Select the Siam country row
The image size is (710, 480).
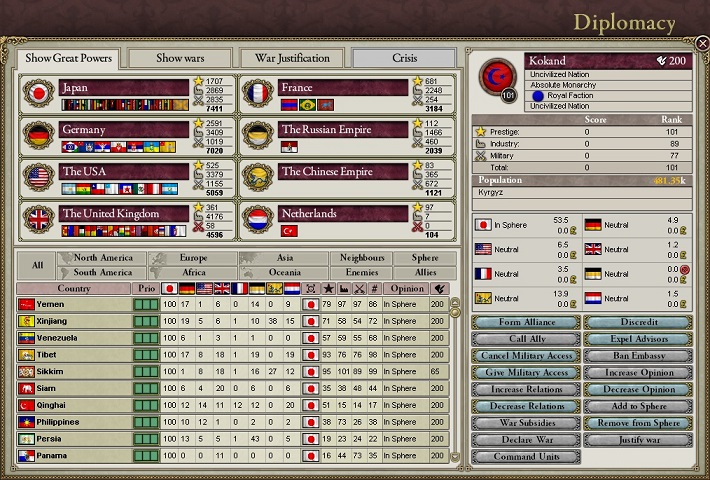[75, 388]
